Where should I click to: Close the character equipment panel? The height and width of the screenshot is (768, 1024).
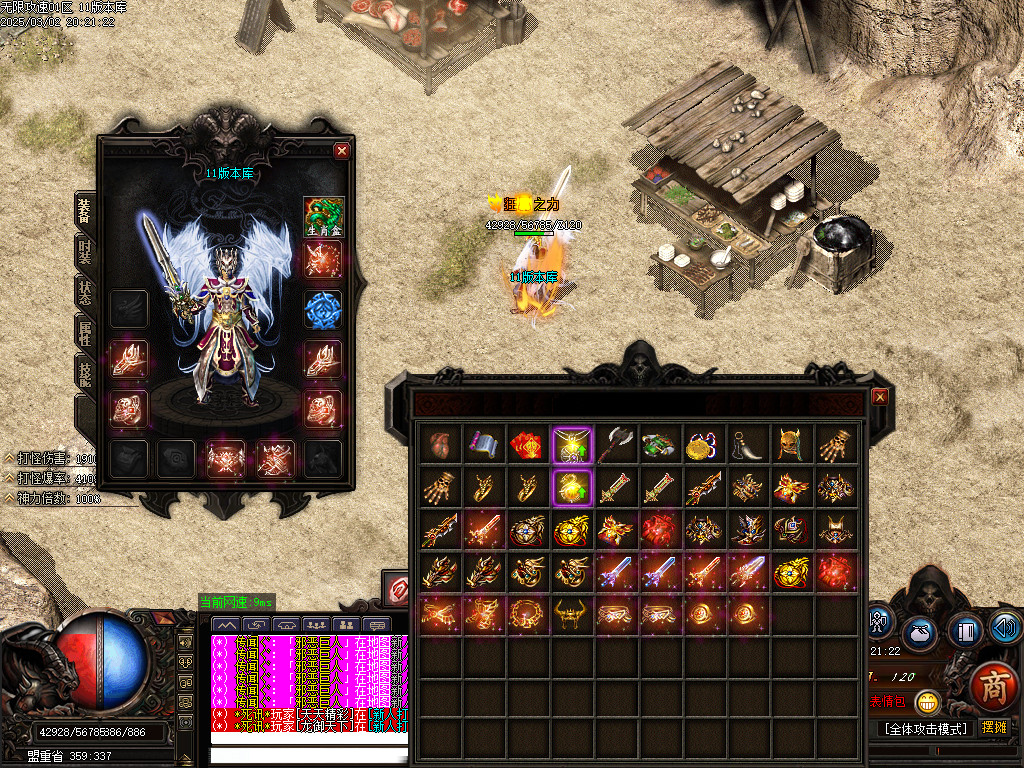[x=342, y=151]
